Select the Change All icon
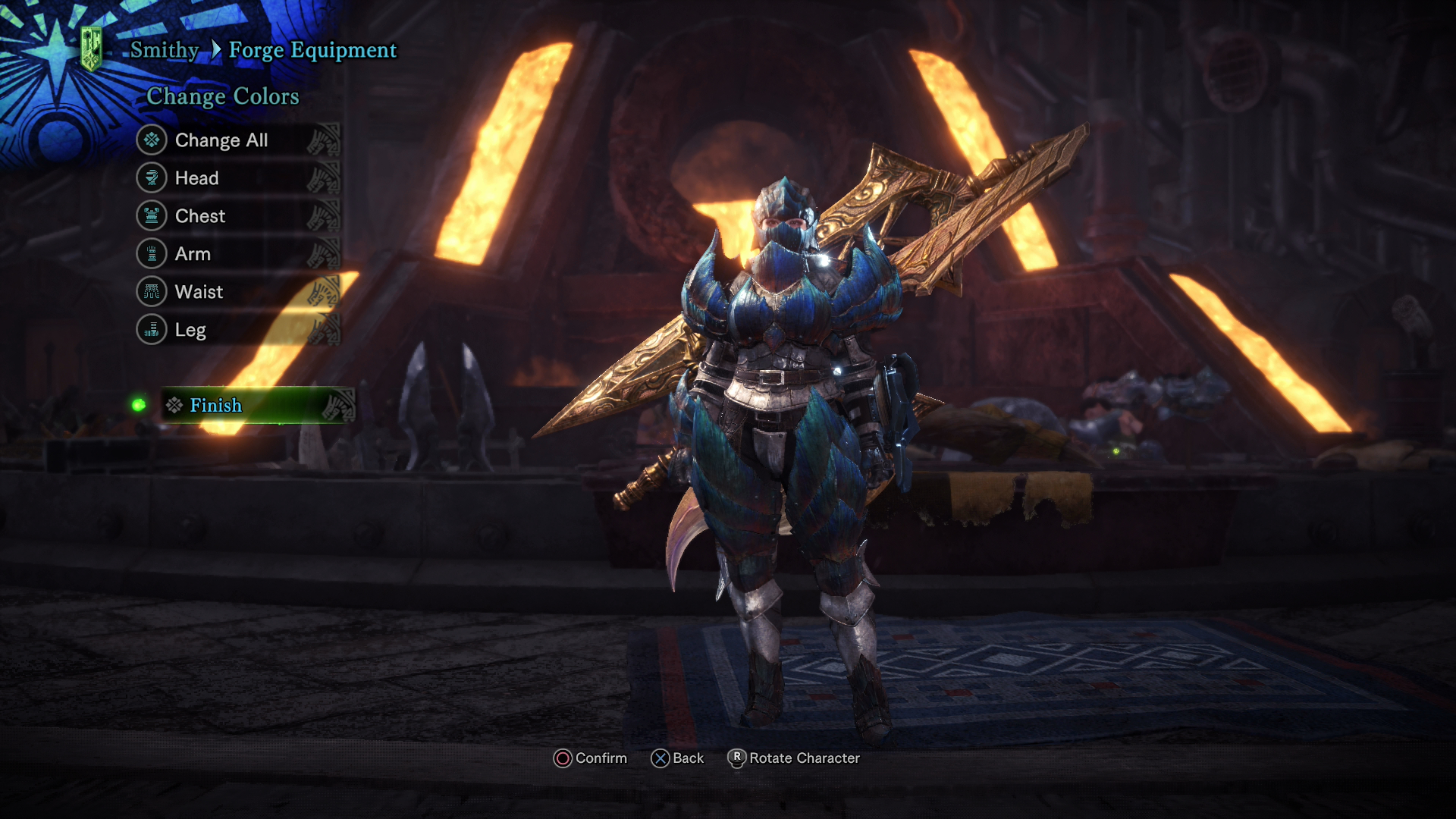This screenshot has width=1456, height=819. [152, 140]
